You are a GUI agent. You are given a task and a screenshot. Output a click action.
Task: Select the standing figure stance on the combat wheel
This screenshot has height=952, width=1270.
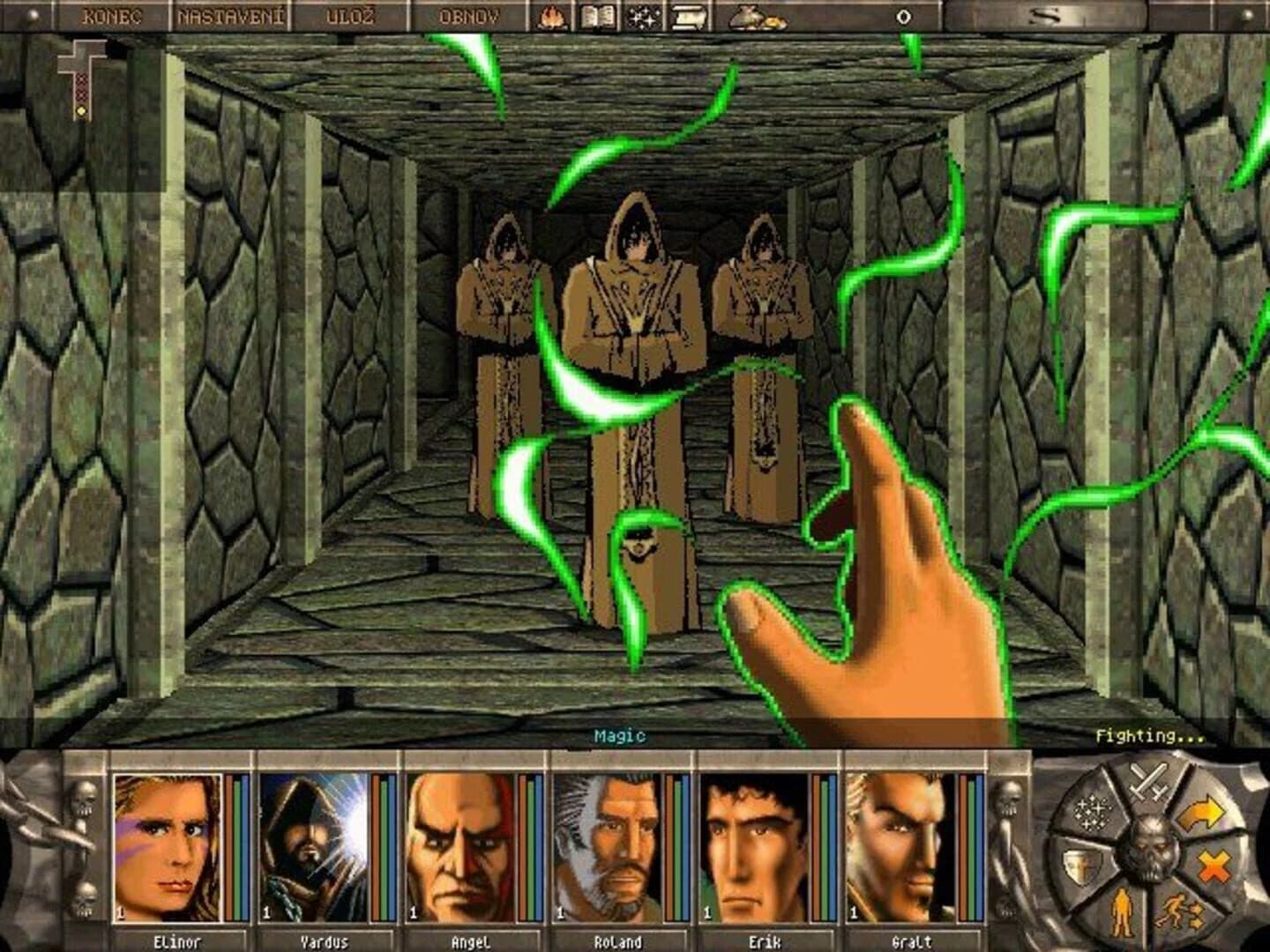click(1123, 912)
